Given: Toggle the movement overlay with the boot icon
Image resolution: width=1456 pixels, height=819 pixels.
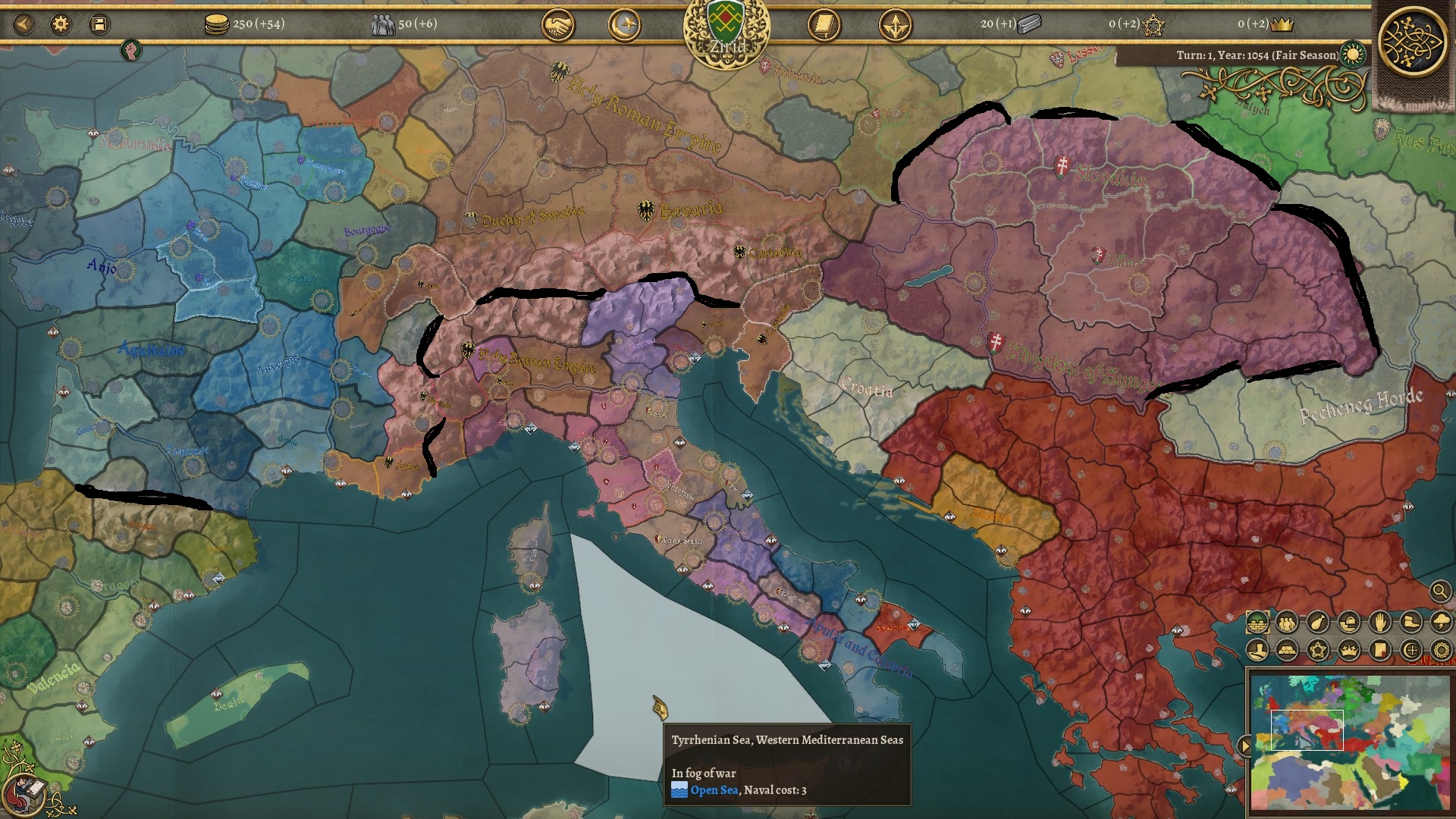Looking at the screenshot, I should [1410, 623].
